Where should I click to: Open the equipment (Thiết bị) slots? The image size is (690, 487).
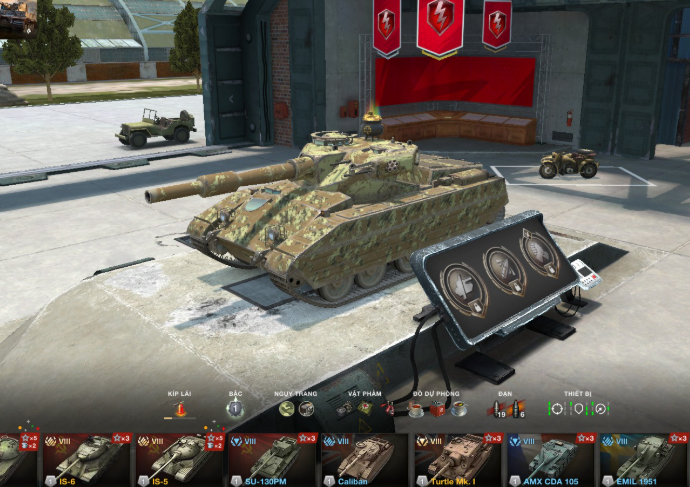tap(578, 408)
